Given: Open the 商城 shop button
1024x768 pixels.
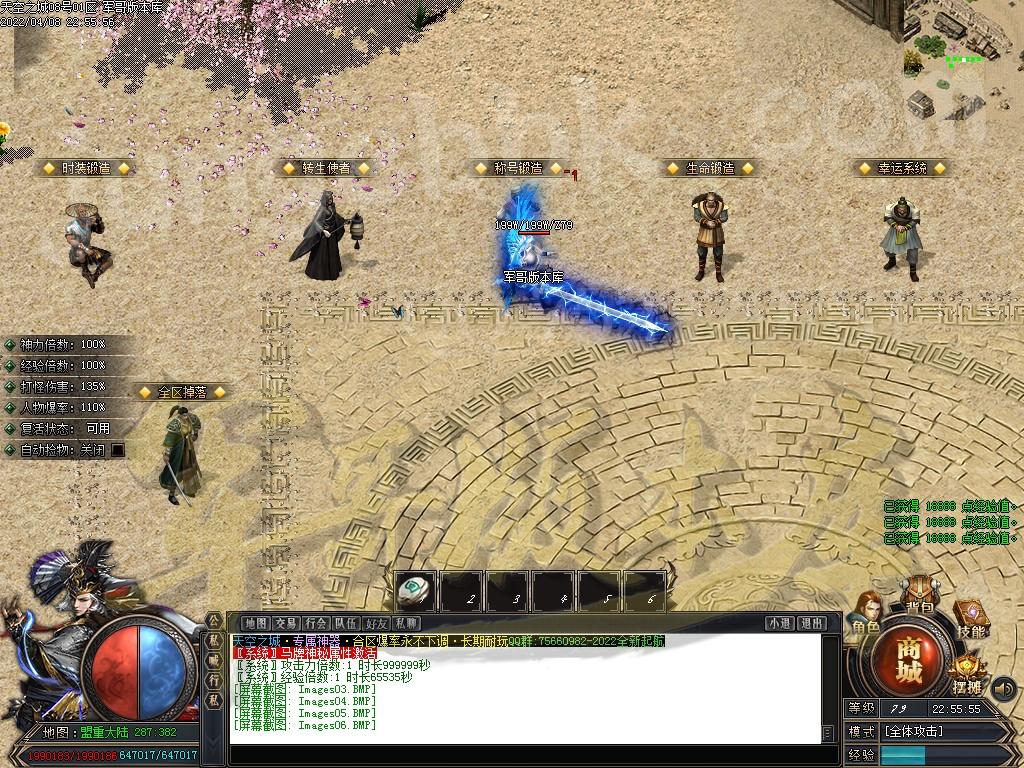Looking at the screenshot, I should pos(909,658).
